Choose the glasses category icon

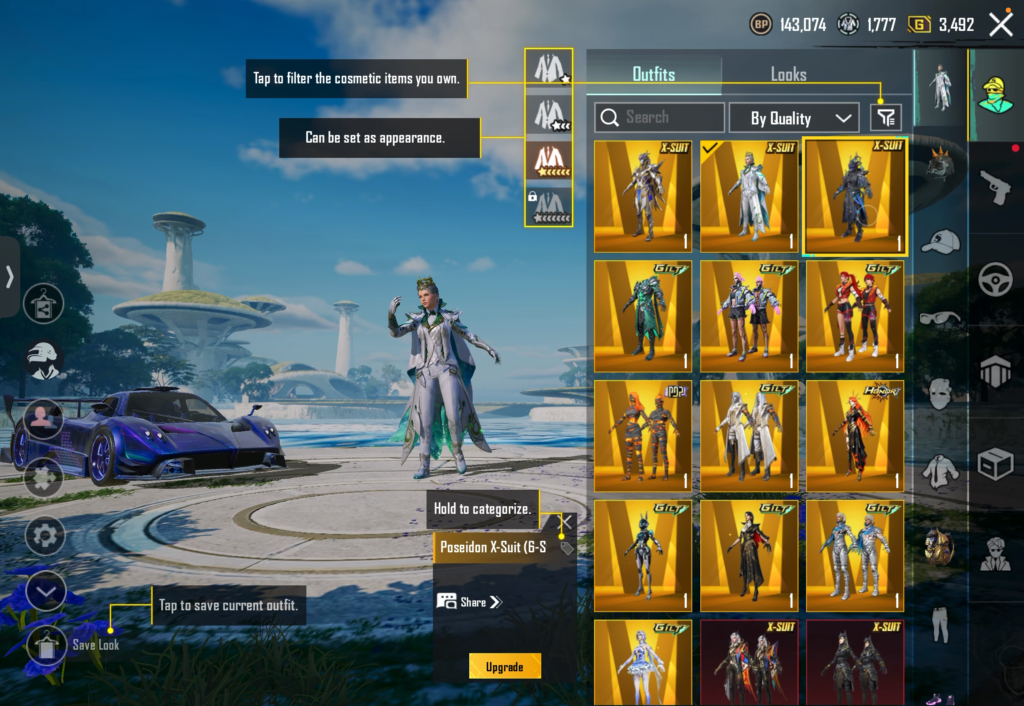tap(939, 318)
